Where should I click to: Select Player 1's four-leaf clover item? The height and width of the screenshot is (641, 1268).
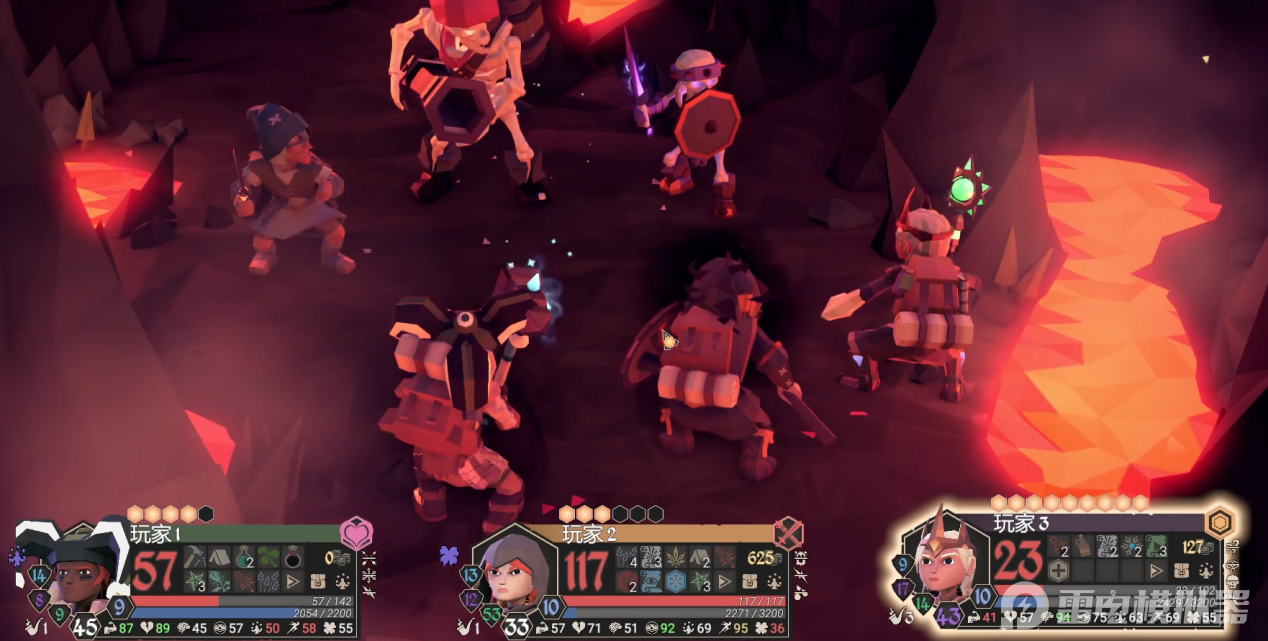pos(269,558)
